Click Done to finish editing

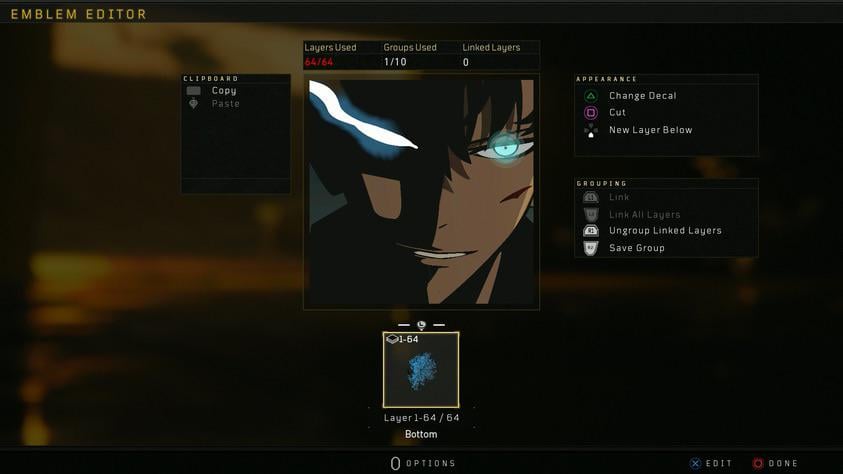775,463
